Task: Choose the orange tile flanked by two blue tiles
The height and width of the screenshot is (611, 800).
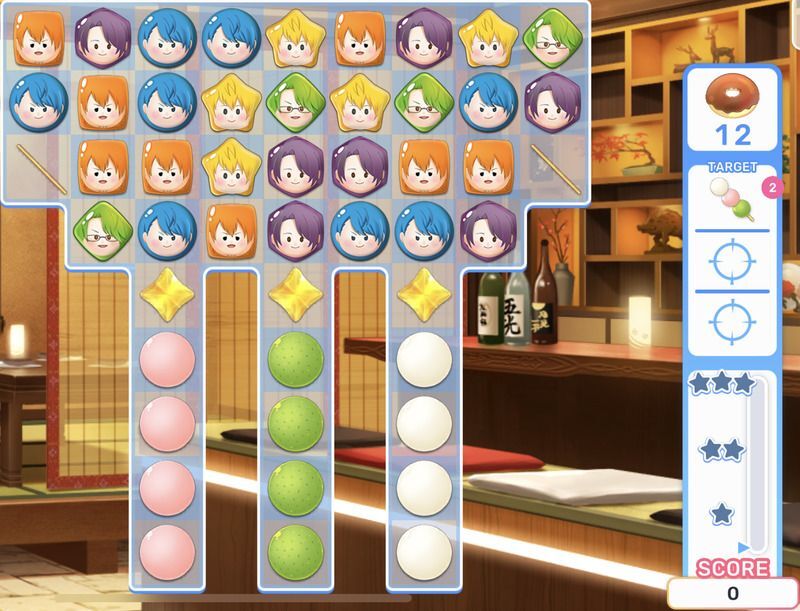Action: click(103, 98)
